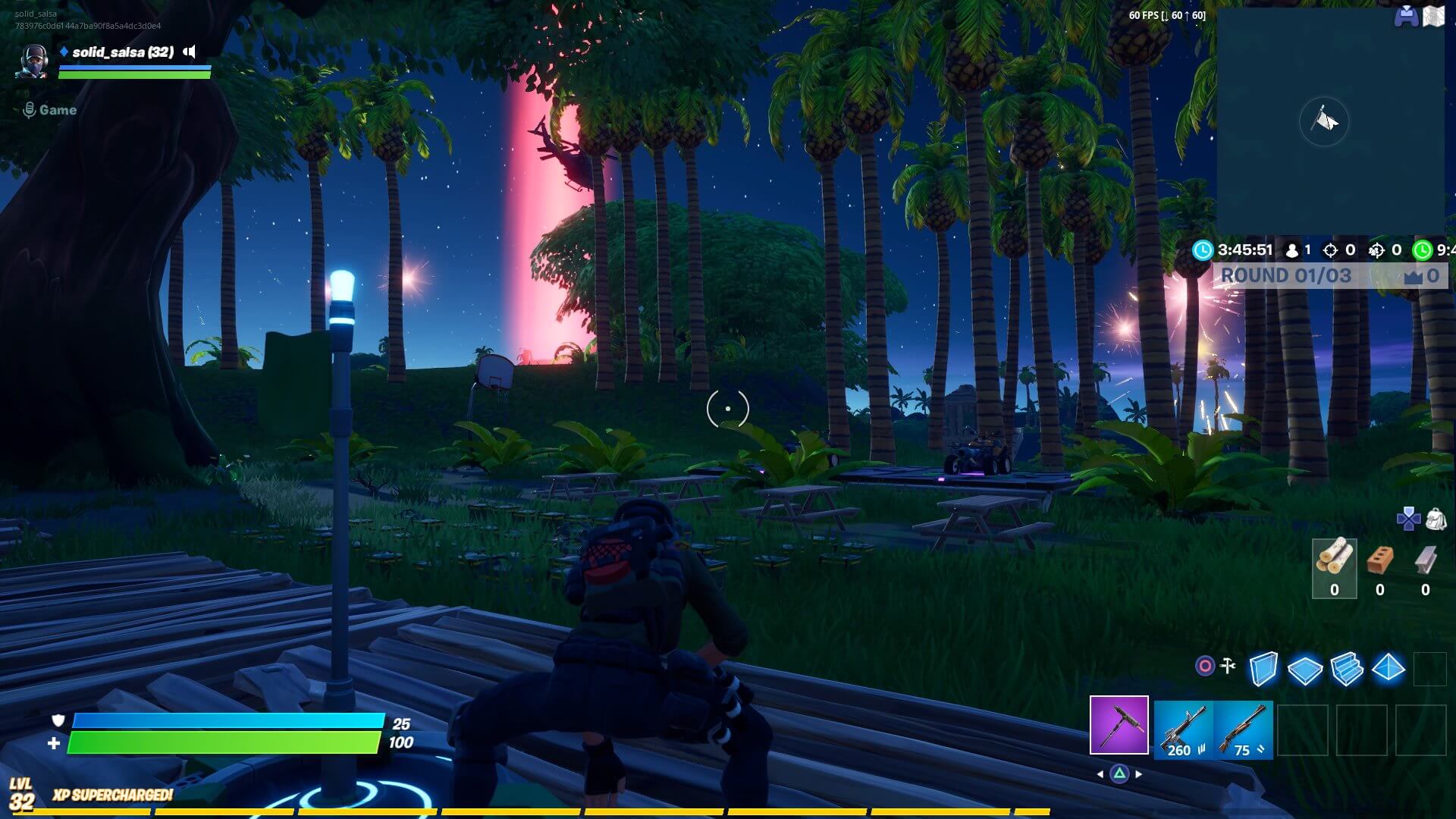Mute solid_salsa via the speaker icon
The image size is (1456, 819).
[190, 52]
